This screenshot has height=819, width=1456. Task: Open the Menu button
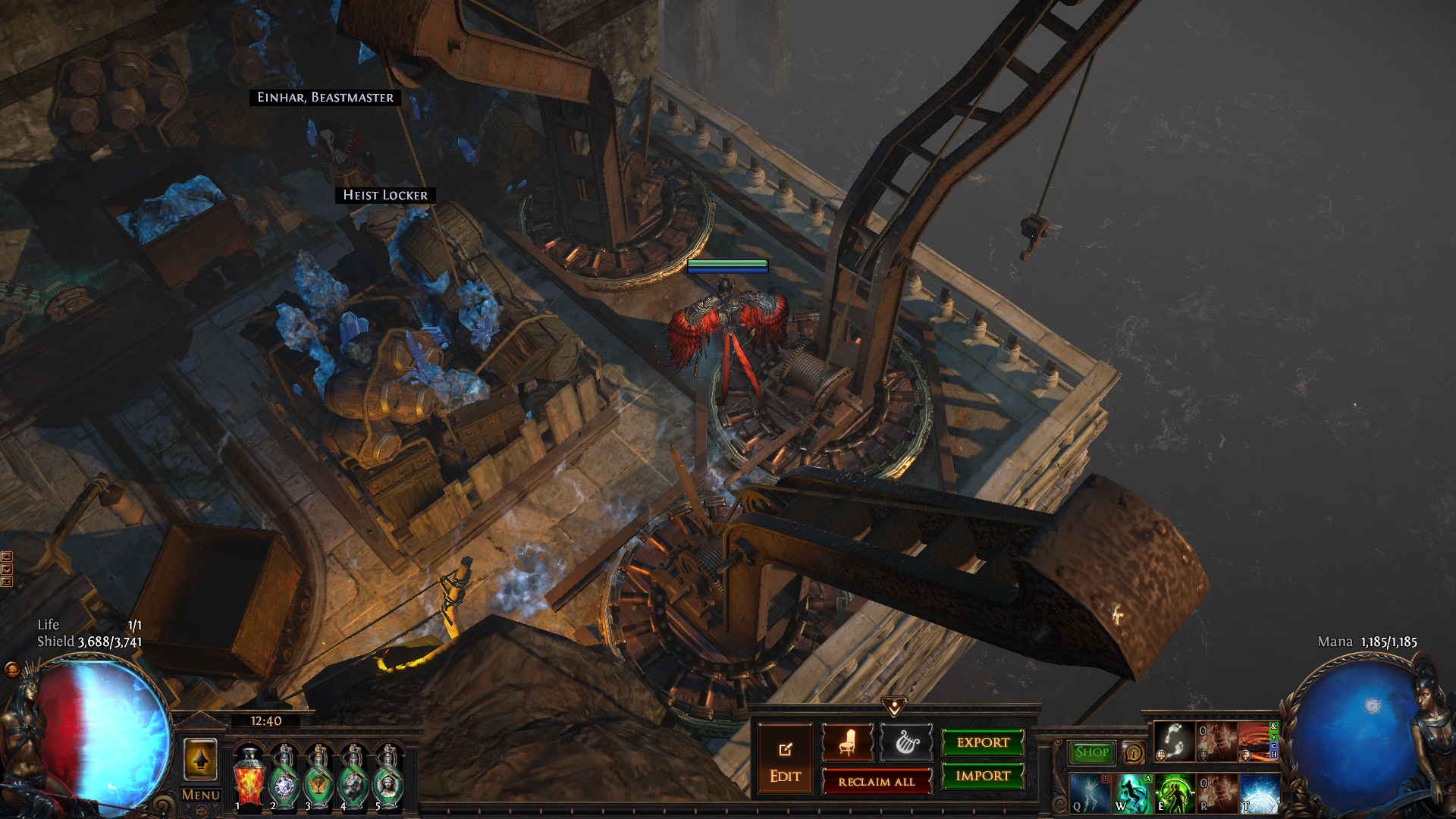click(x=200, y=795)
